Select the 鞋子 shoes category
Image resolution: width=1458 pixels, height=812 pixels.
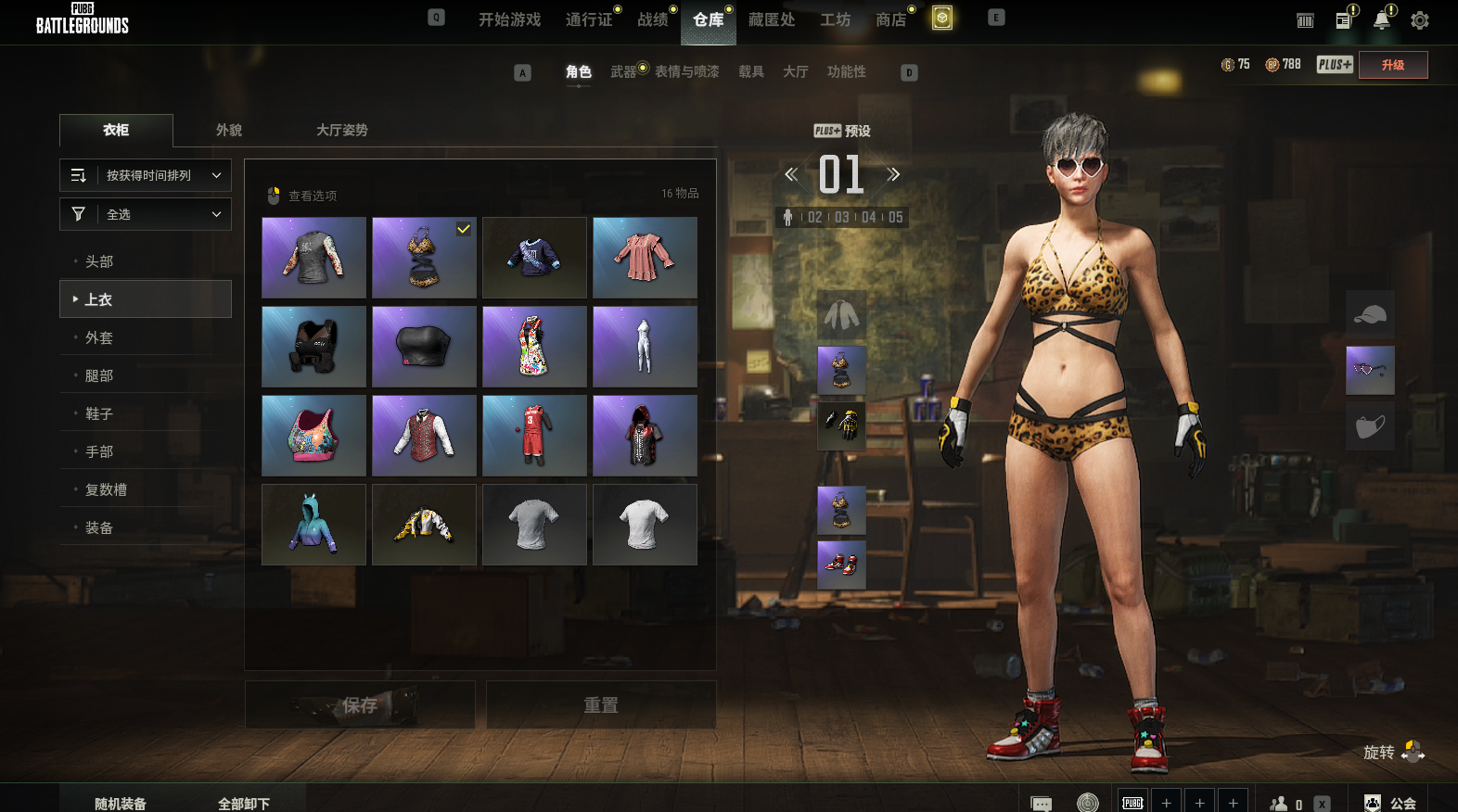point(99,413)
